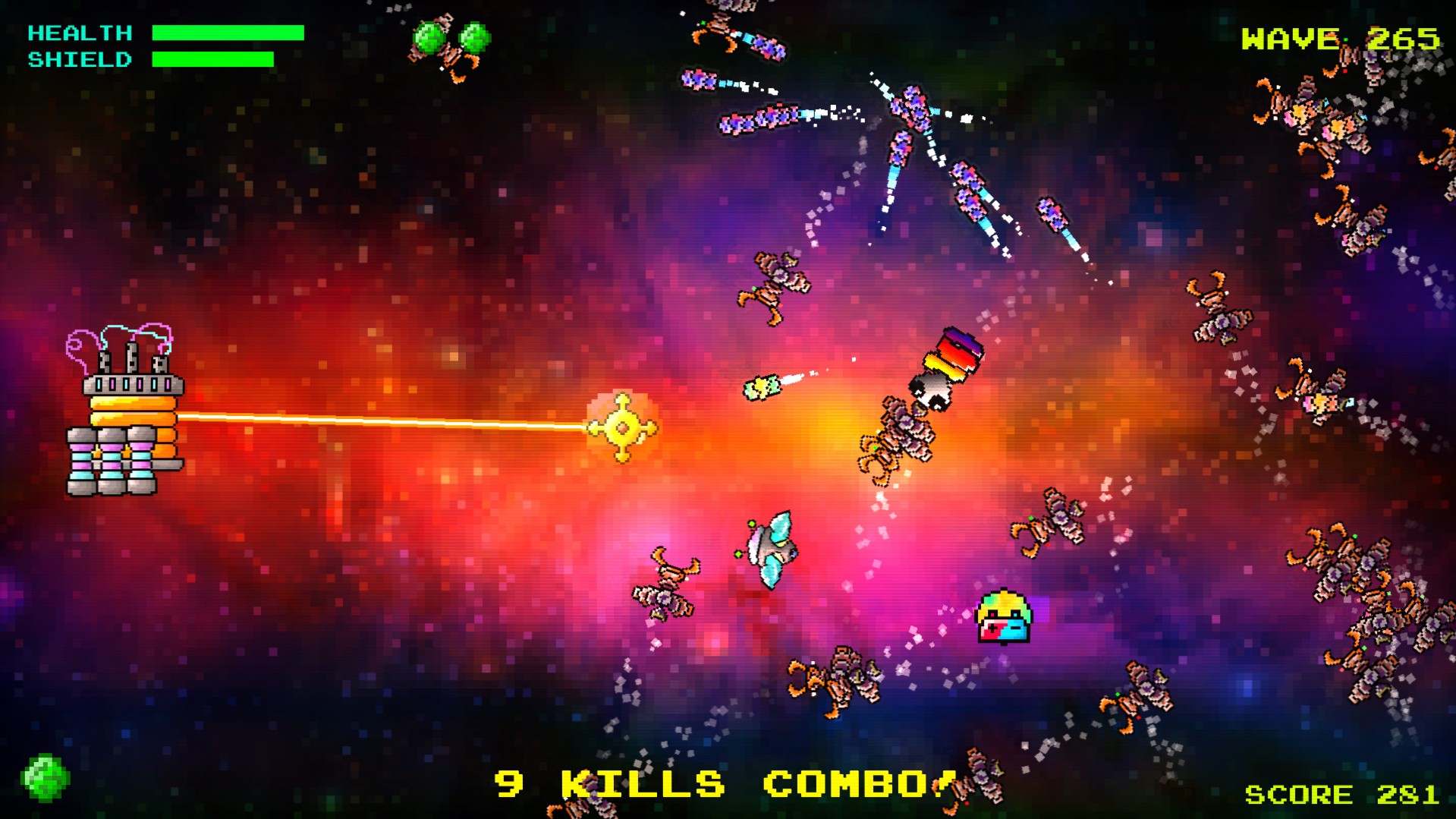This screenshot has height=819, width=1456.
Task: Click the green gem in the bottom-left corner
Action: click(x=46, y=776)
